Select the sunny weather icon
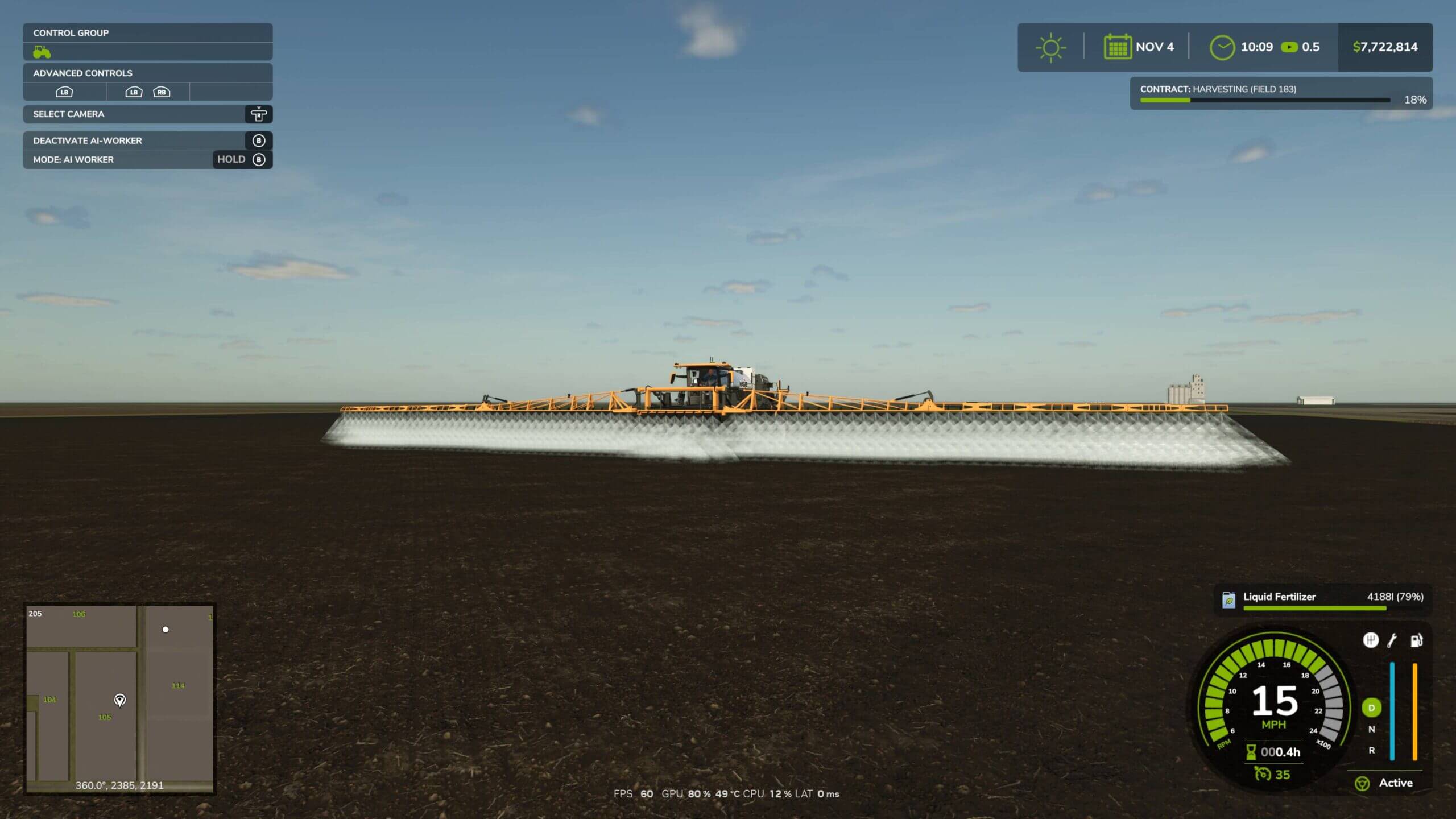Image resolution: width=1456 pixels, height=819 pixels. click(1050, 47)
